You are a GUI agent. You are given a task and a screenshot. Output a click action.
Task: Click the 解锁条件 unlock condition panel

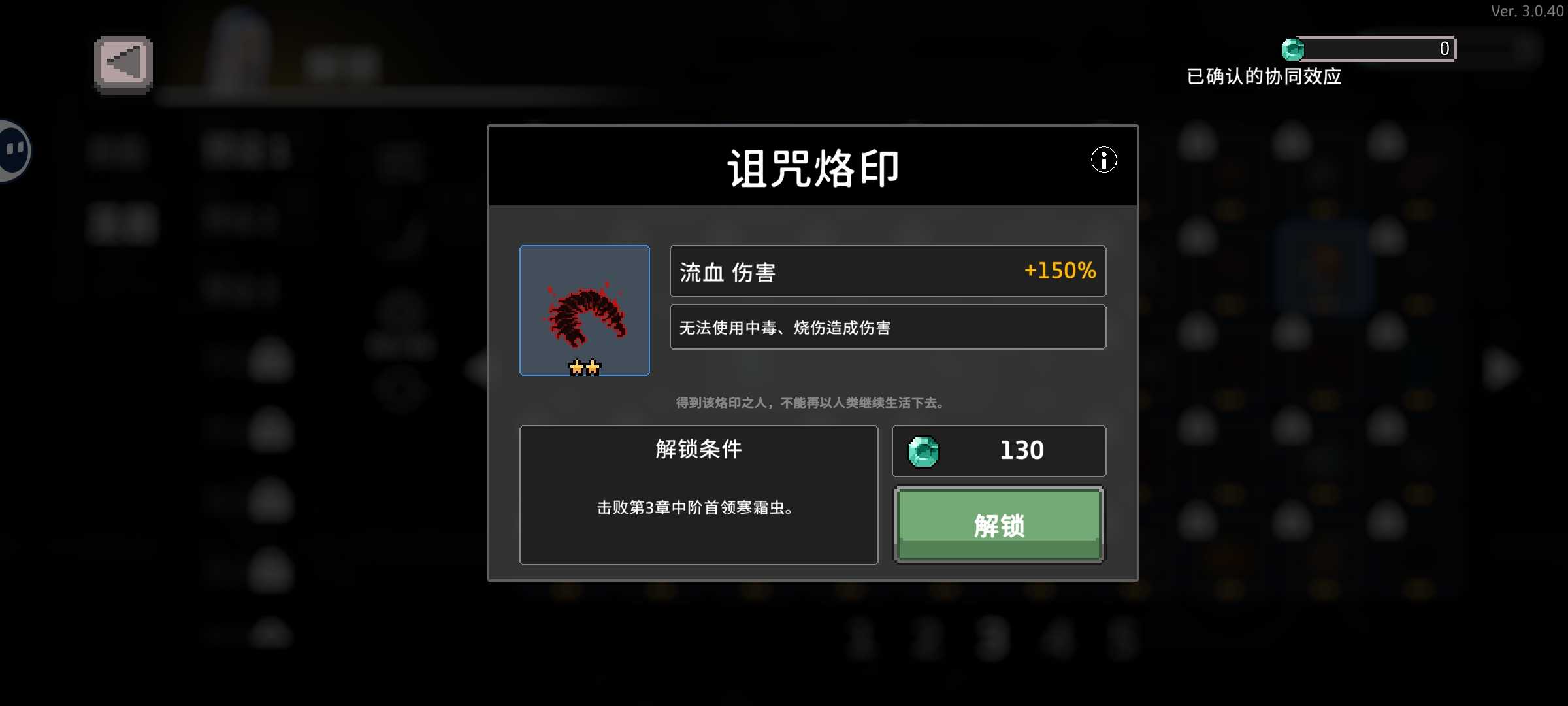(698, 495)
